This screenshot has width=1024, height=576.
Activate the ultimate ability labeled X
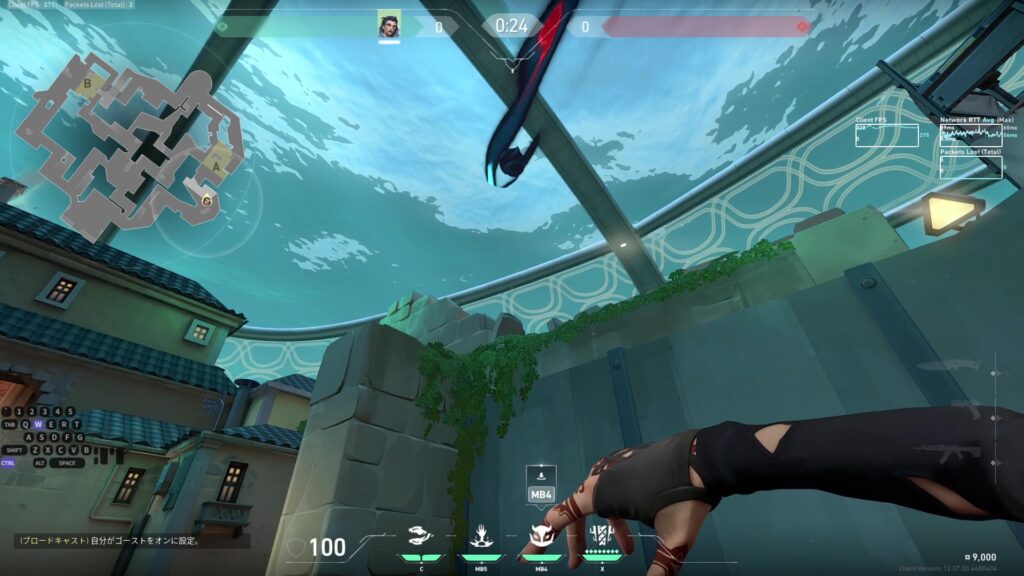click(601, 535)
